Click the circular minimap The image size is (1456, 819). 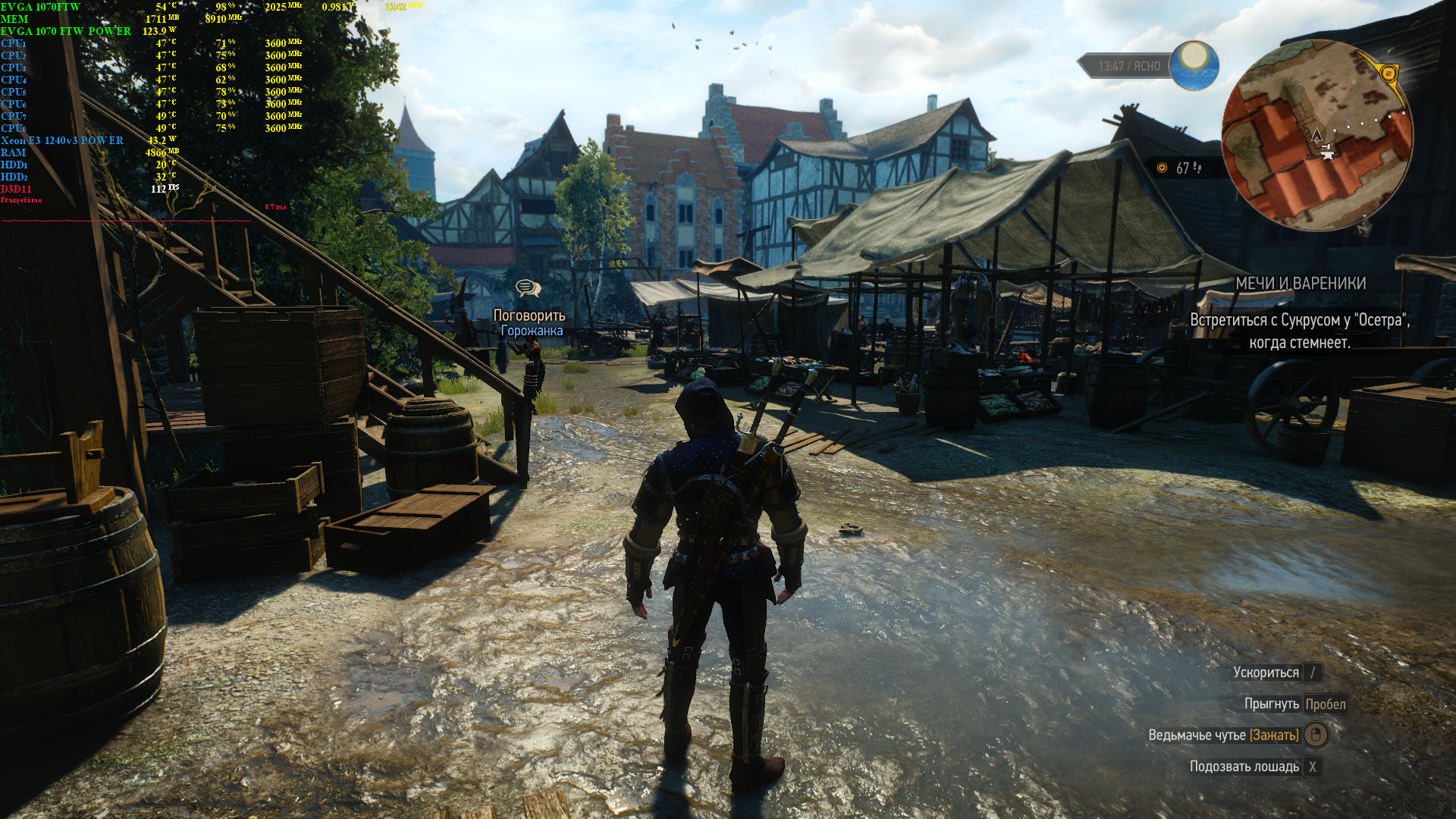click(x=1316, y=136)
